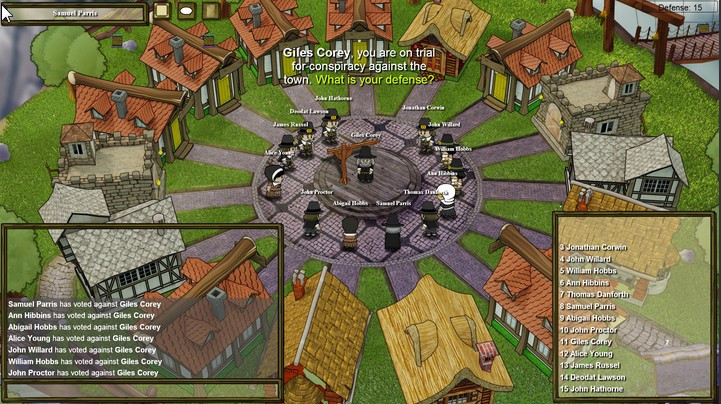Choose Deodat Lawson from the player list
The image size is (721, 404).
click(x=596, y=378)
